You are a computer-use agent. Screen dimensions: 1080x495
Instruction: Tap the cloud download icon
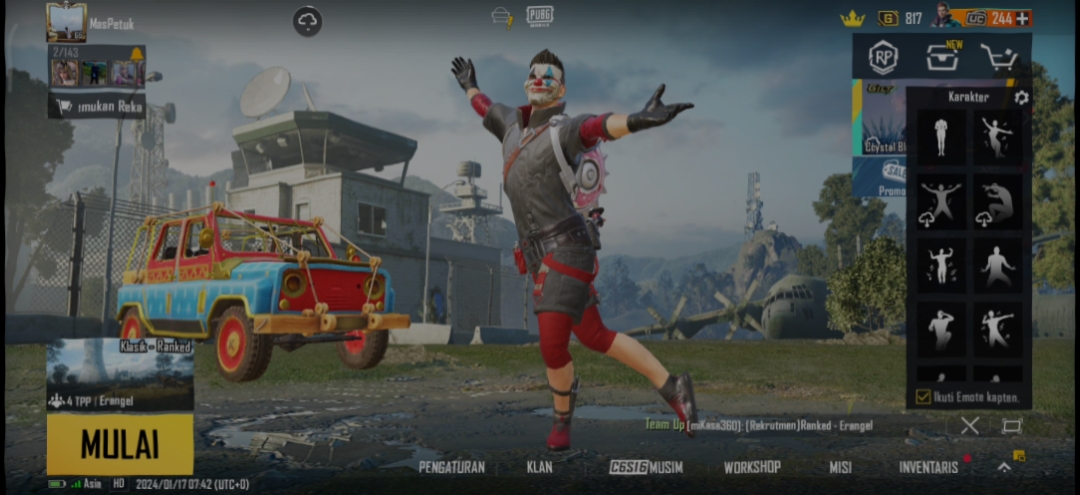(x=307, y=21)
